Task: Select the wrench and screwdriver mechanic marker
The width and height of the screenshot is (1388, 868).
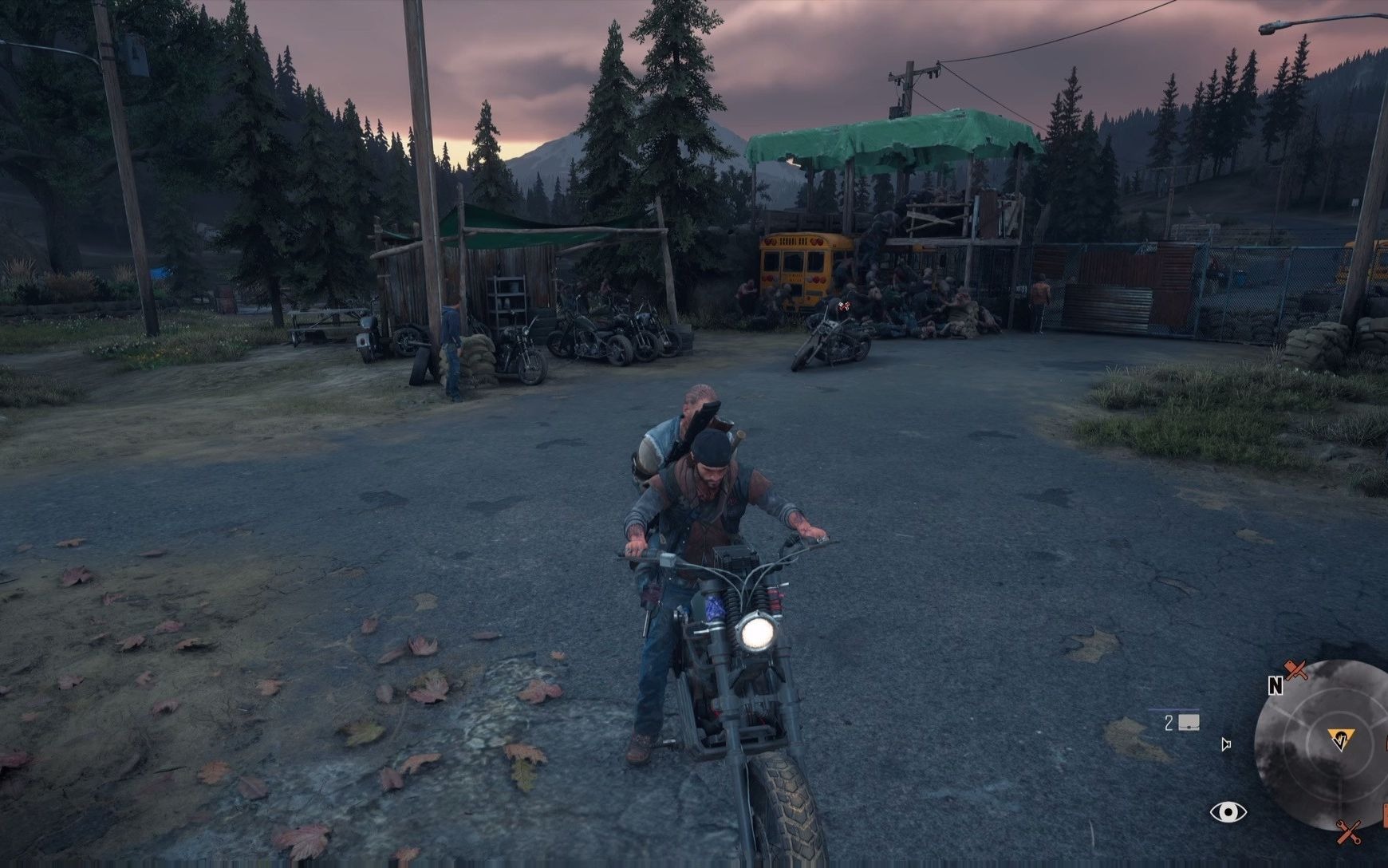Action: pos(1350,833)
